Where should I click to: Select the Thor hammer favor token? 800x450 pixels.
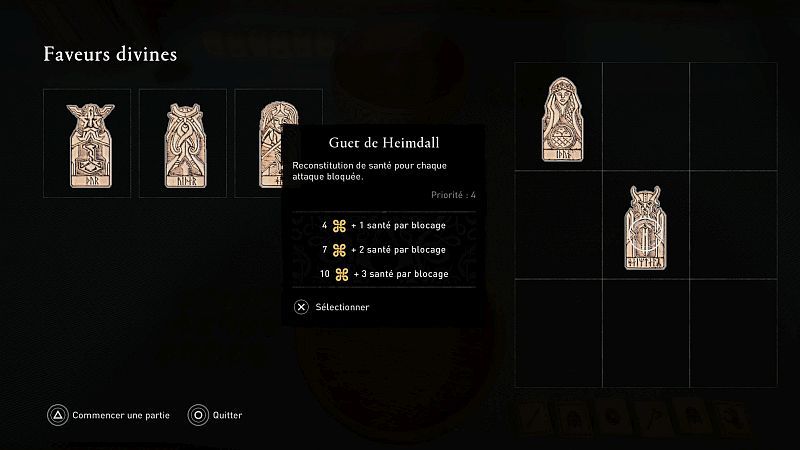click(x=87, y=143)
